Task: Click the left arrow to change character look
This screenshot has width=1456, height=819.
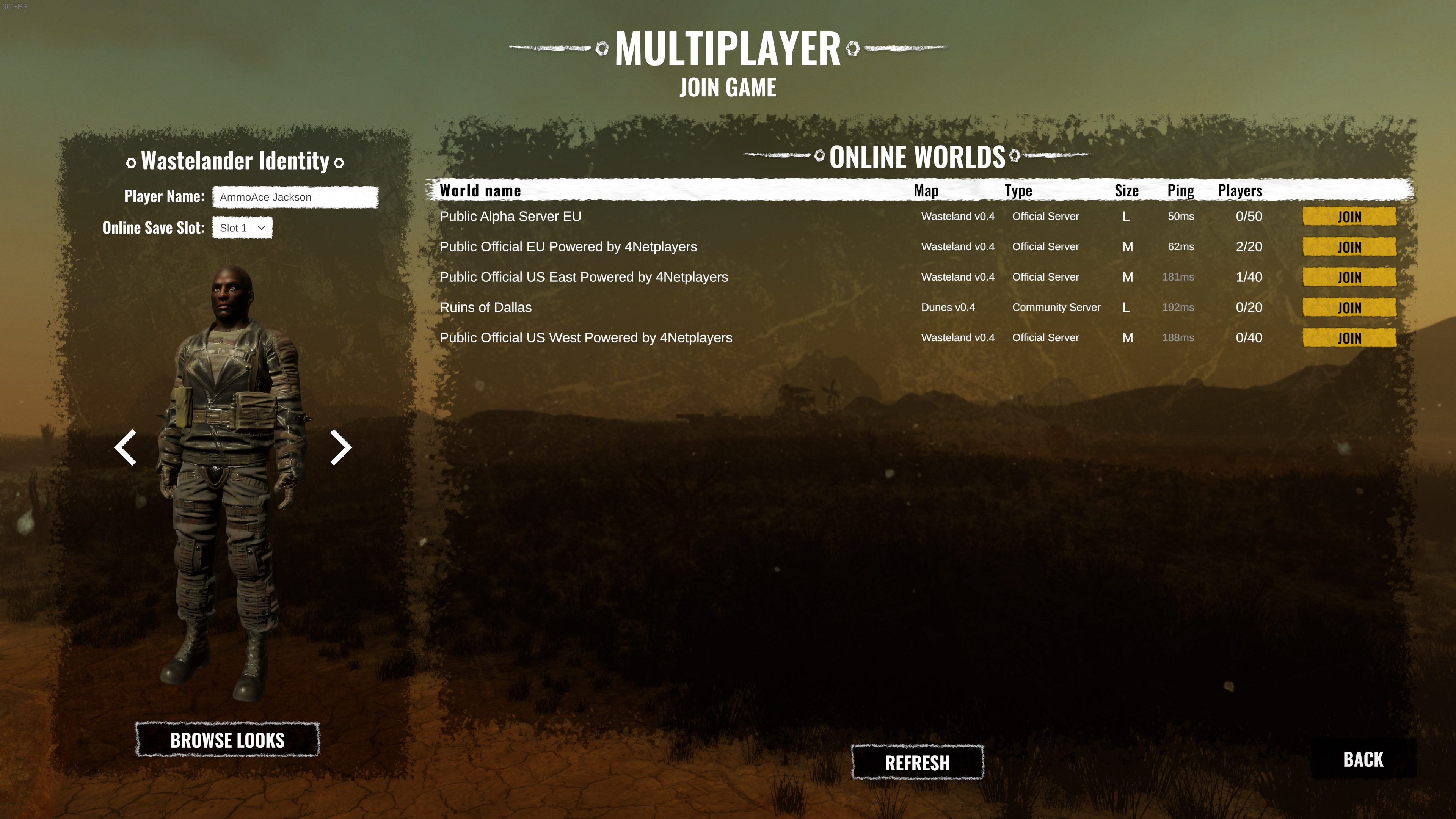Action: 126,447
